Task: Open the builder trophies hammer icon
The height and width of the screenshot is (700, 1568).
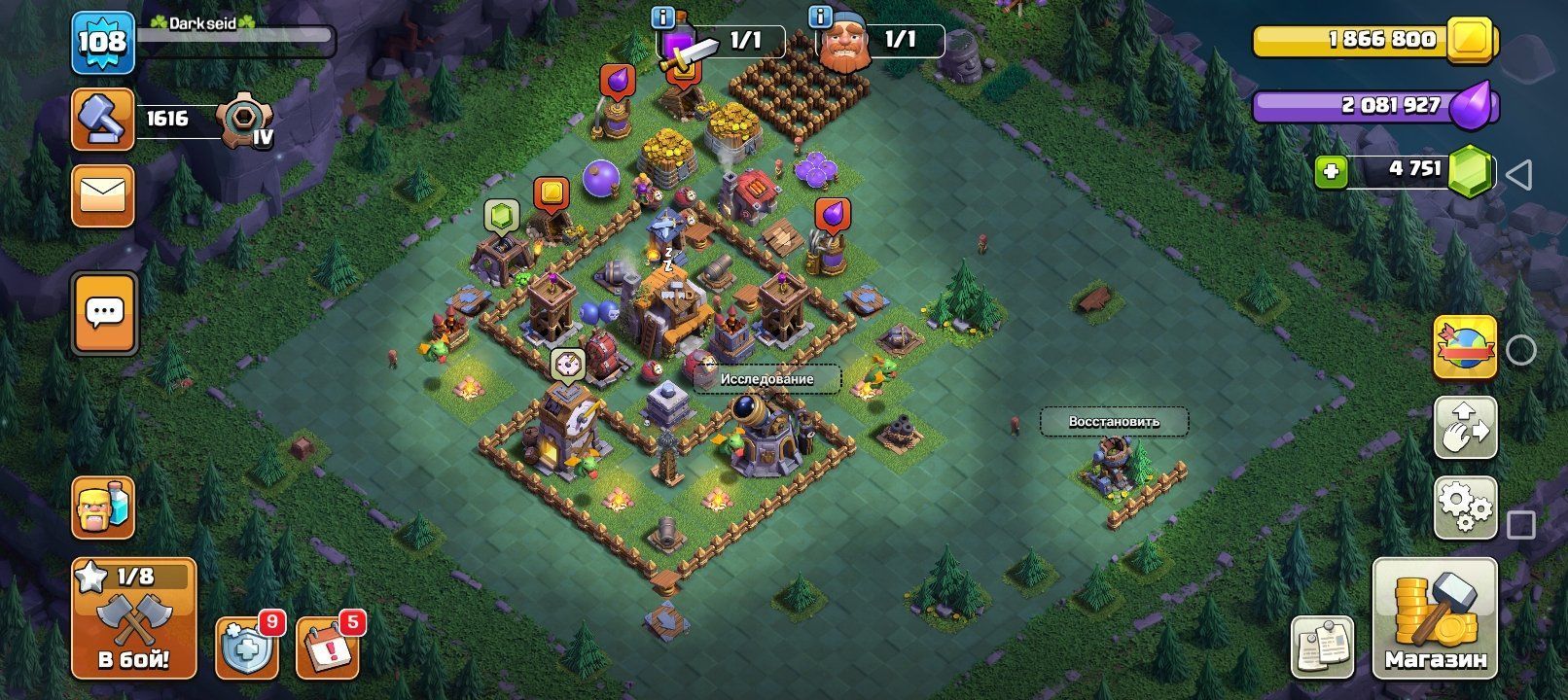Action: coord(102,120)
